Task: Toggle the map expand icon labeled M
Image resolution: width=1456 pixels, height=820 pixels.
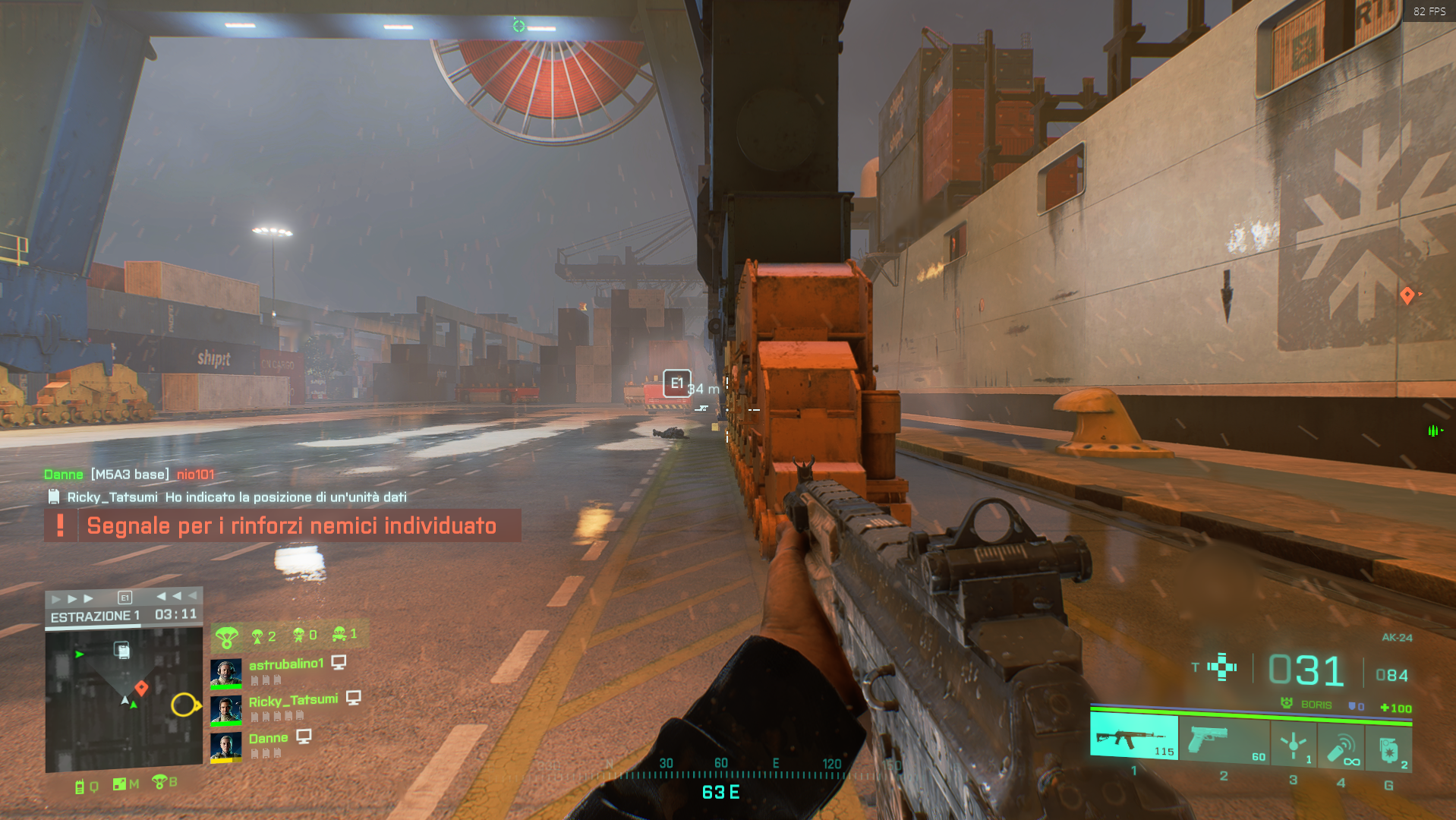Action: [120, 784]
